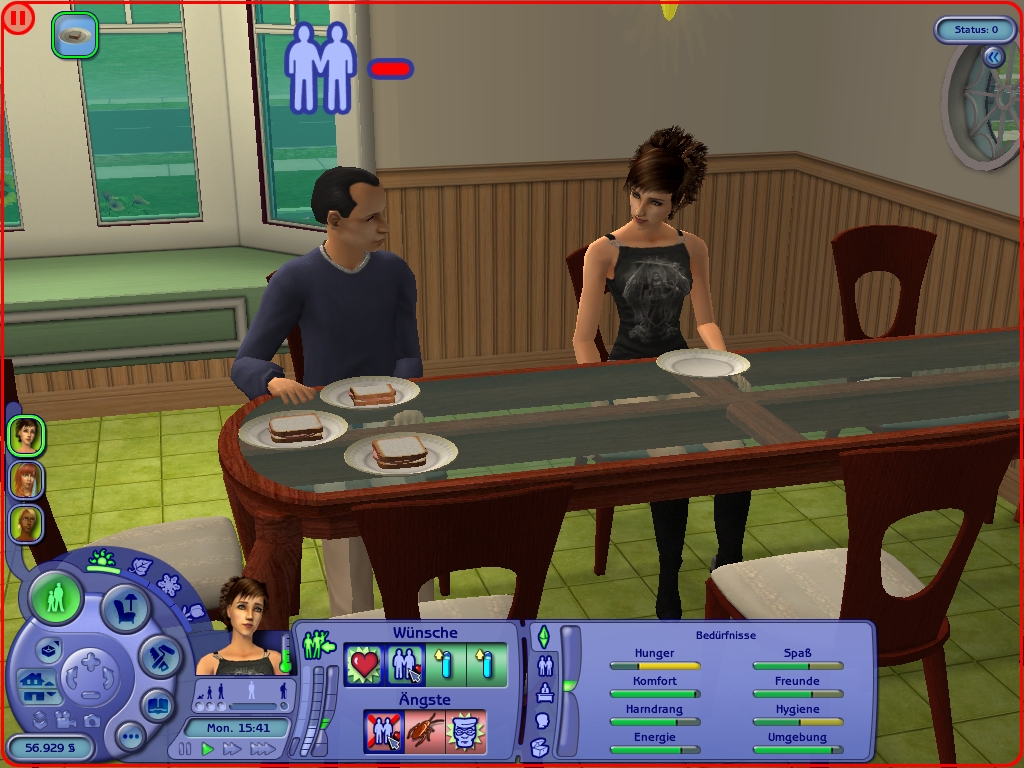Click the camera snapshot icon
This screenshot has height=768, width=1024.
pyautogui.click(x=92, y=719)
